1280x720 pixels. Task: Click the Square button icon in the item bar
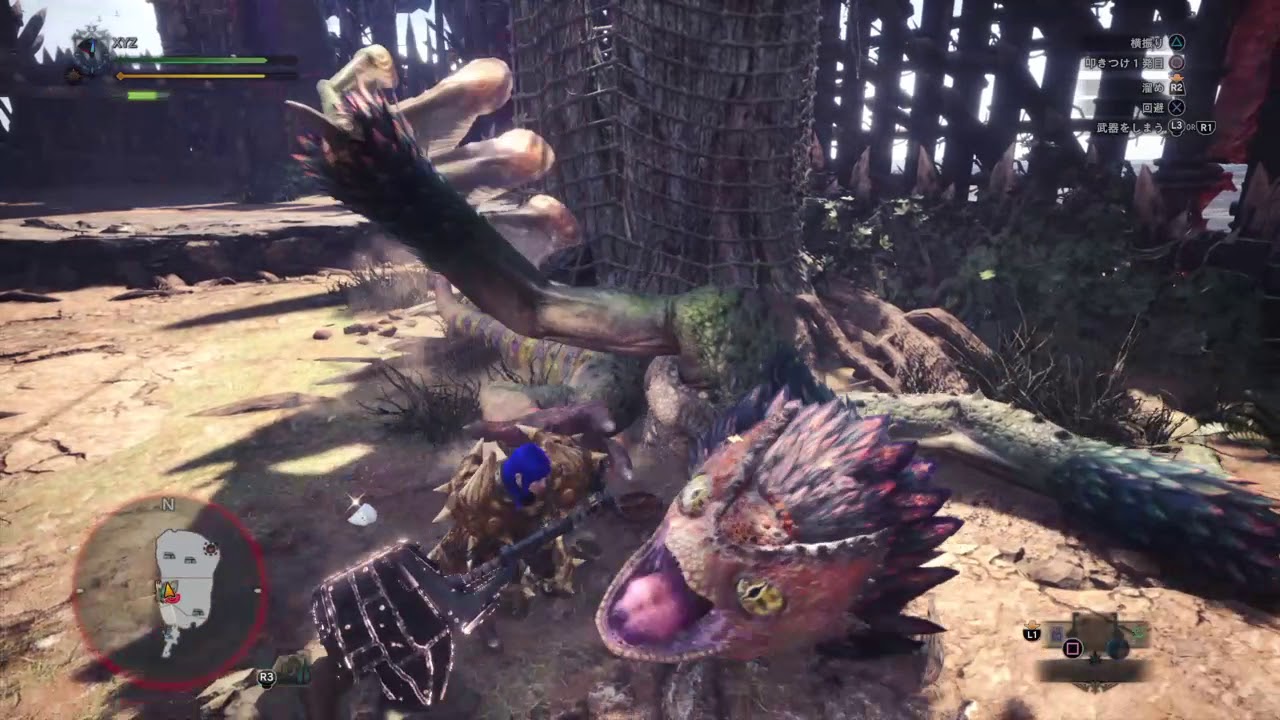click(1072, 648)
